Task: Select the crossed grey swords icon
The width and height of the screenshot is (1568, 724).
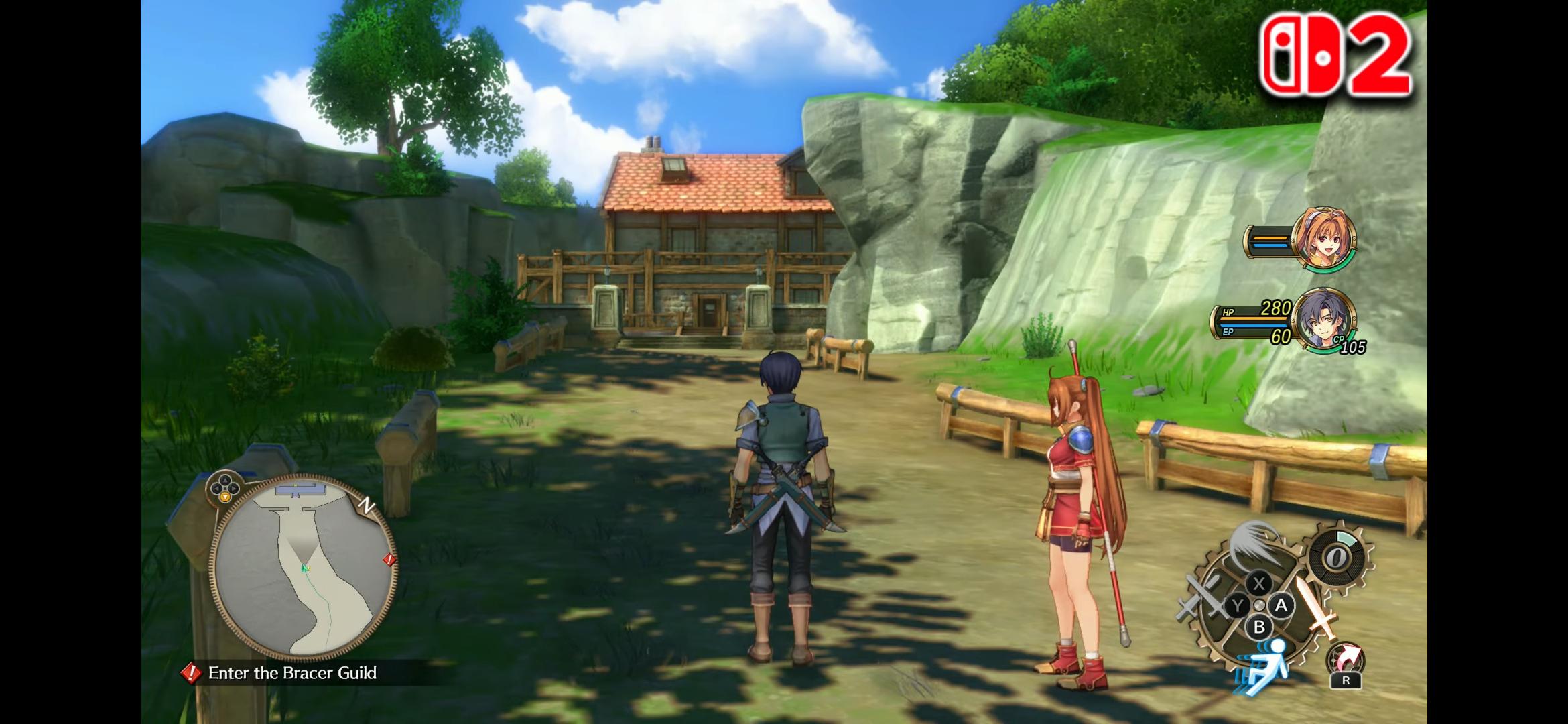Action: [1202, 597]
